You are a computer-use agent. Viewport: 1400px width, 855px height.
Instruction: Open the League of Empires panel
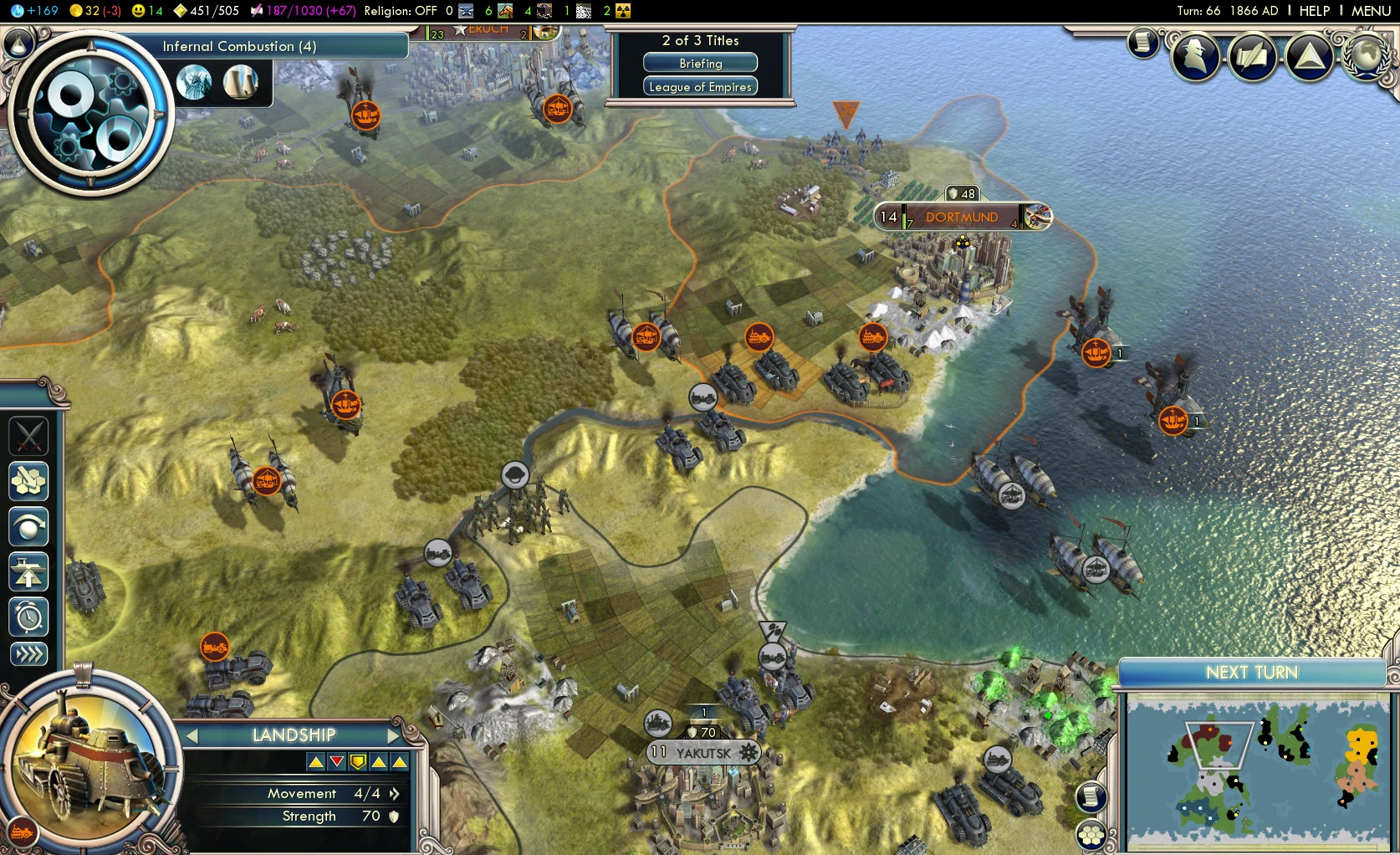[x=699, y=85]
